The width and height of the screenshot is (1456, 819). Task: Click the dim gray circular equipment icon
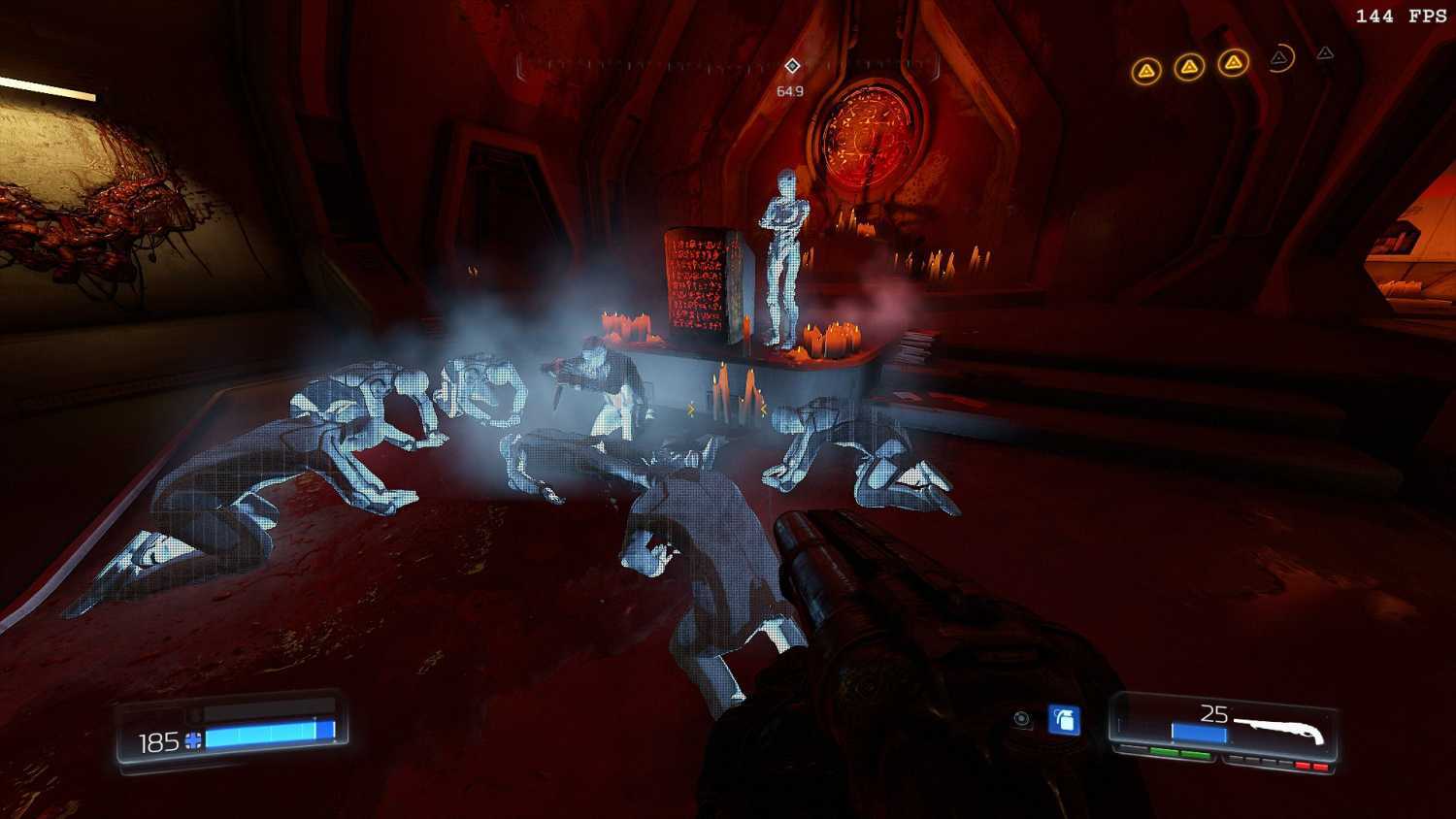coord(1021,719)
